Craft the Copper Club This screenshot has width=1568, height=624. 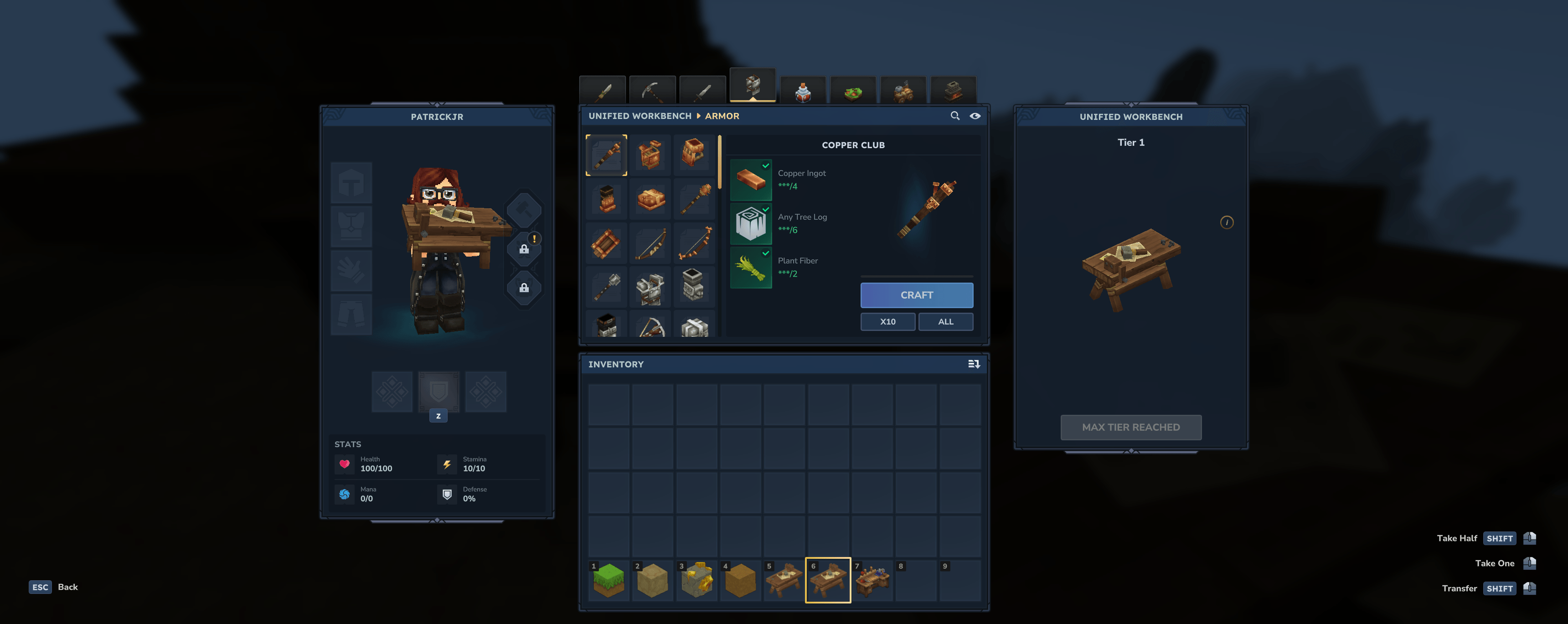[916, 295]
